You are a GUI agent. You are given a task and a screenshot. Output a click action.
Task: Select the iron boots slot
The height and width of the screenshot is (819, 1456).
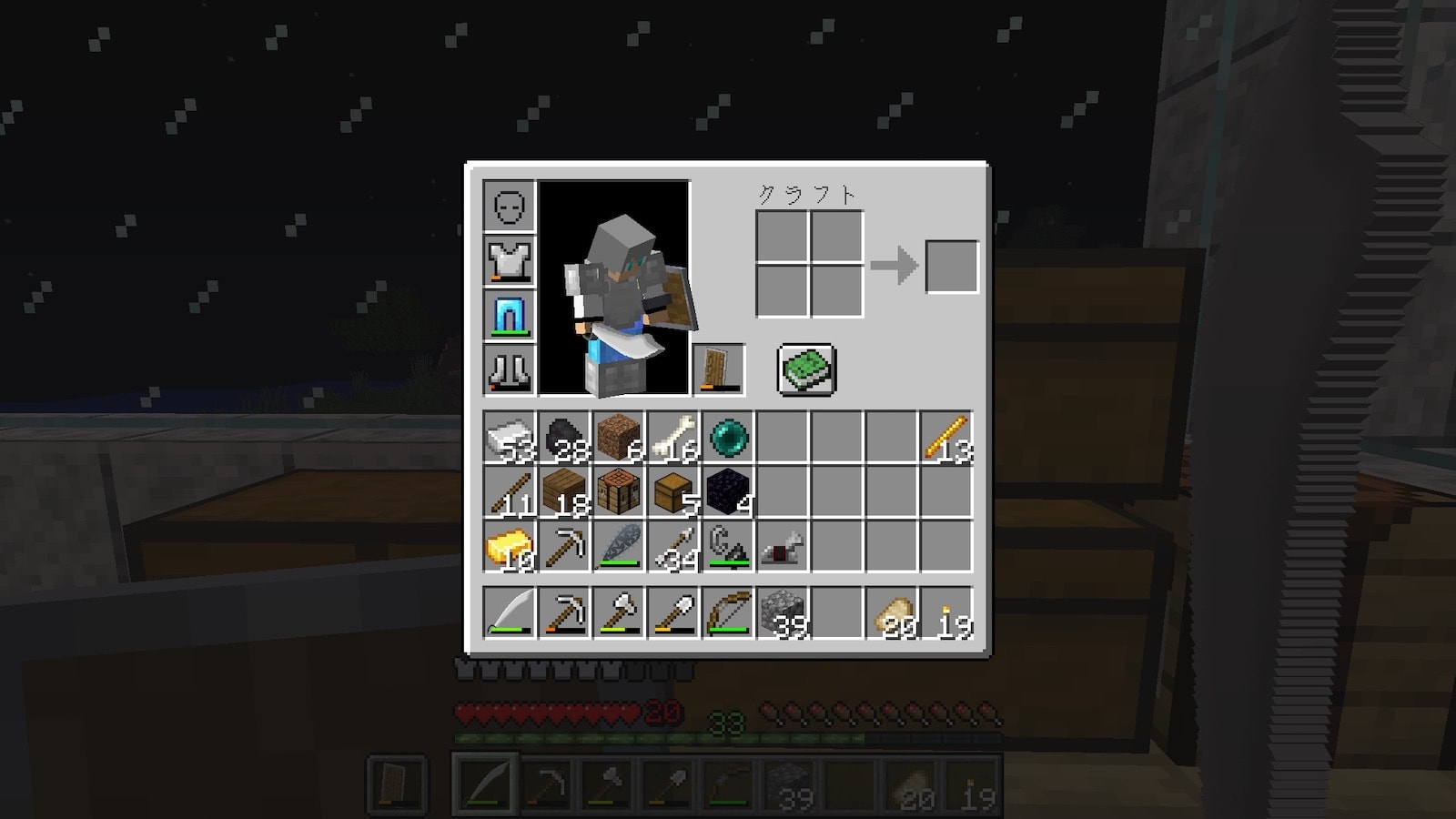coord(510,369)
